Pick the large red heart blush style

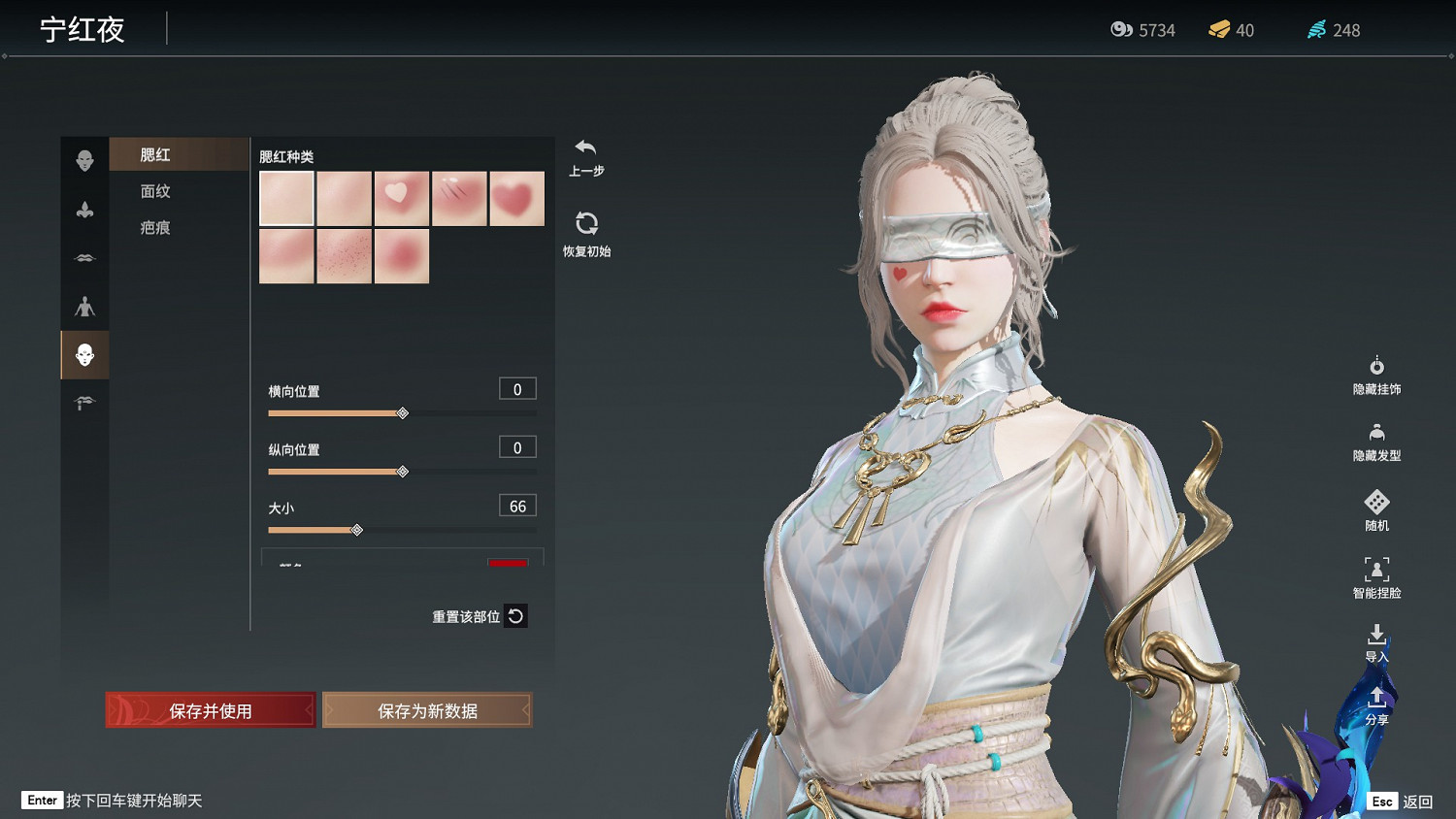(x=516, y=199)
